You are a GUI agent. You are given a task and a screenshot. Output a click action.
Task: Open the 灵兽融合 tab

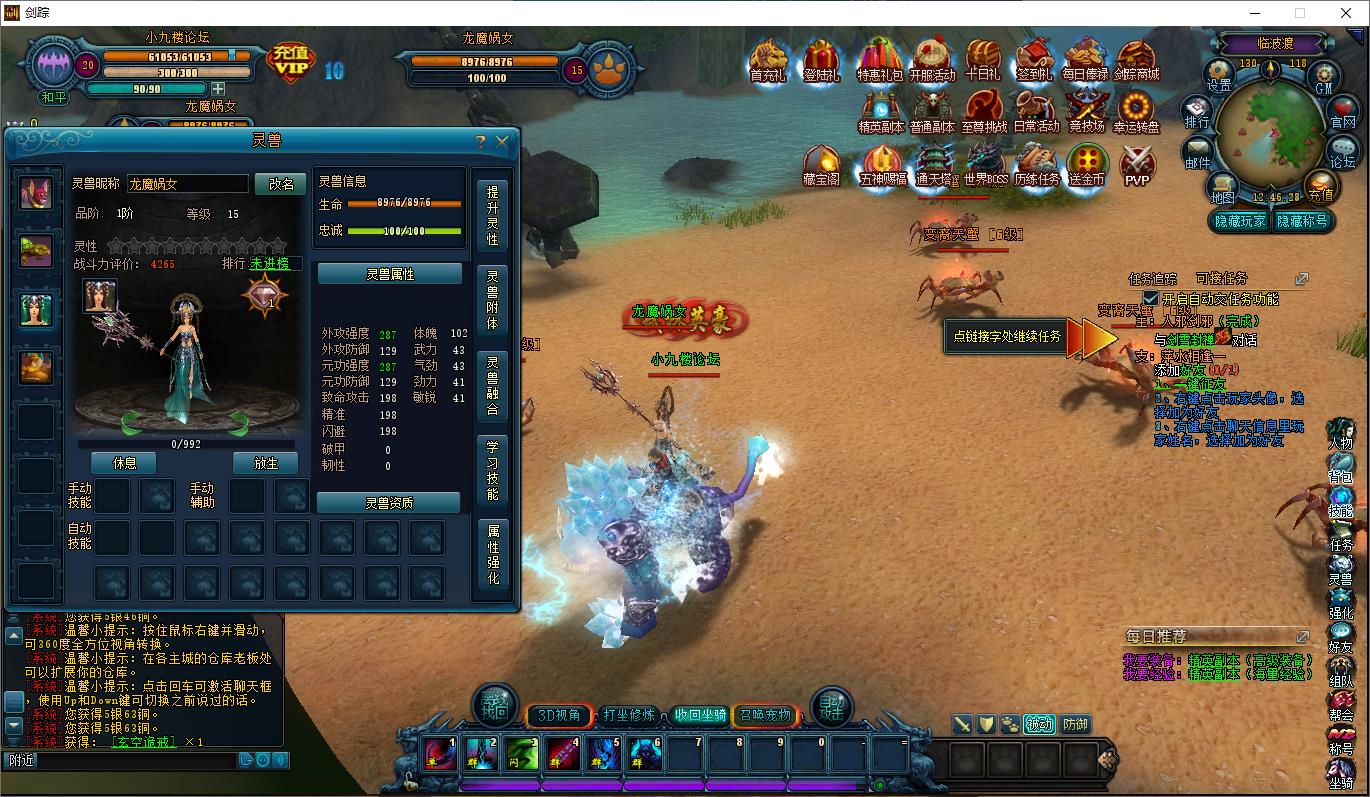[x=492, y=385]
